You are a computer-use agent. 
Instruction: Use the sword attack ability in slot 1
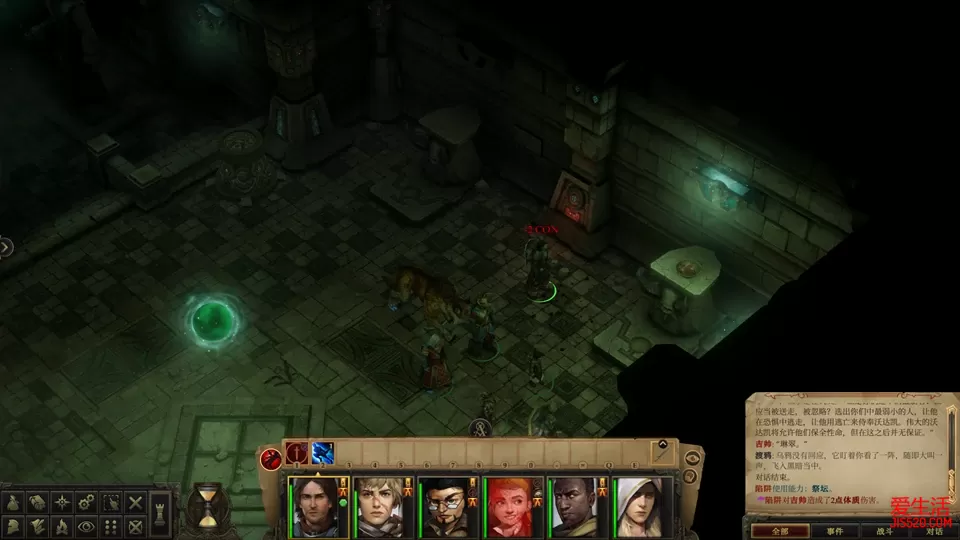pyautogui.click(x=297, y=453)
